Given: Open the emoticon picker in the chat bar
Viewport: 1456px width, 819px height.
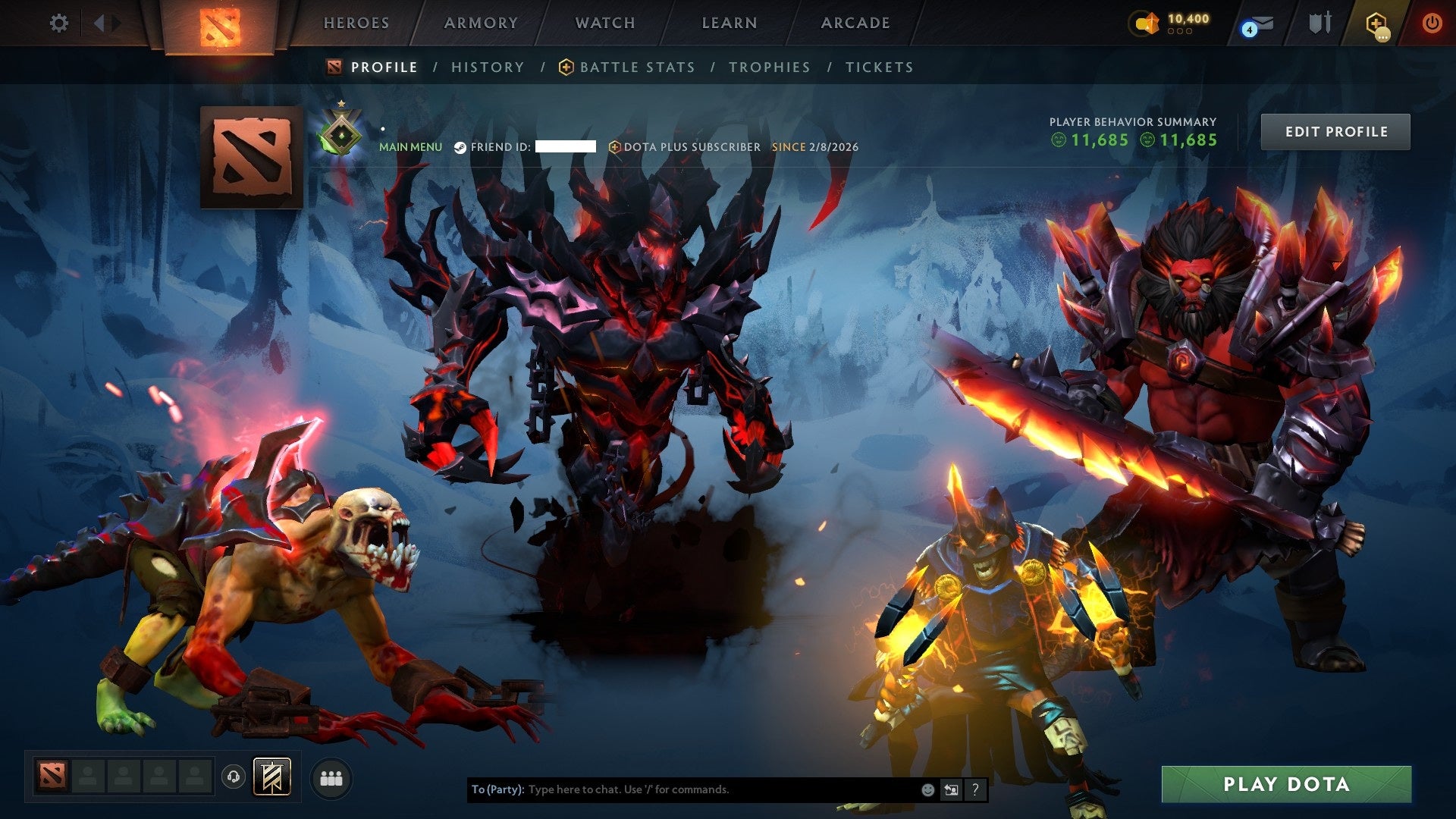Looking at the screenshot, I should click(927, 789).
